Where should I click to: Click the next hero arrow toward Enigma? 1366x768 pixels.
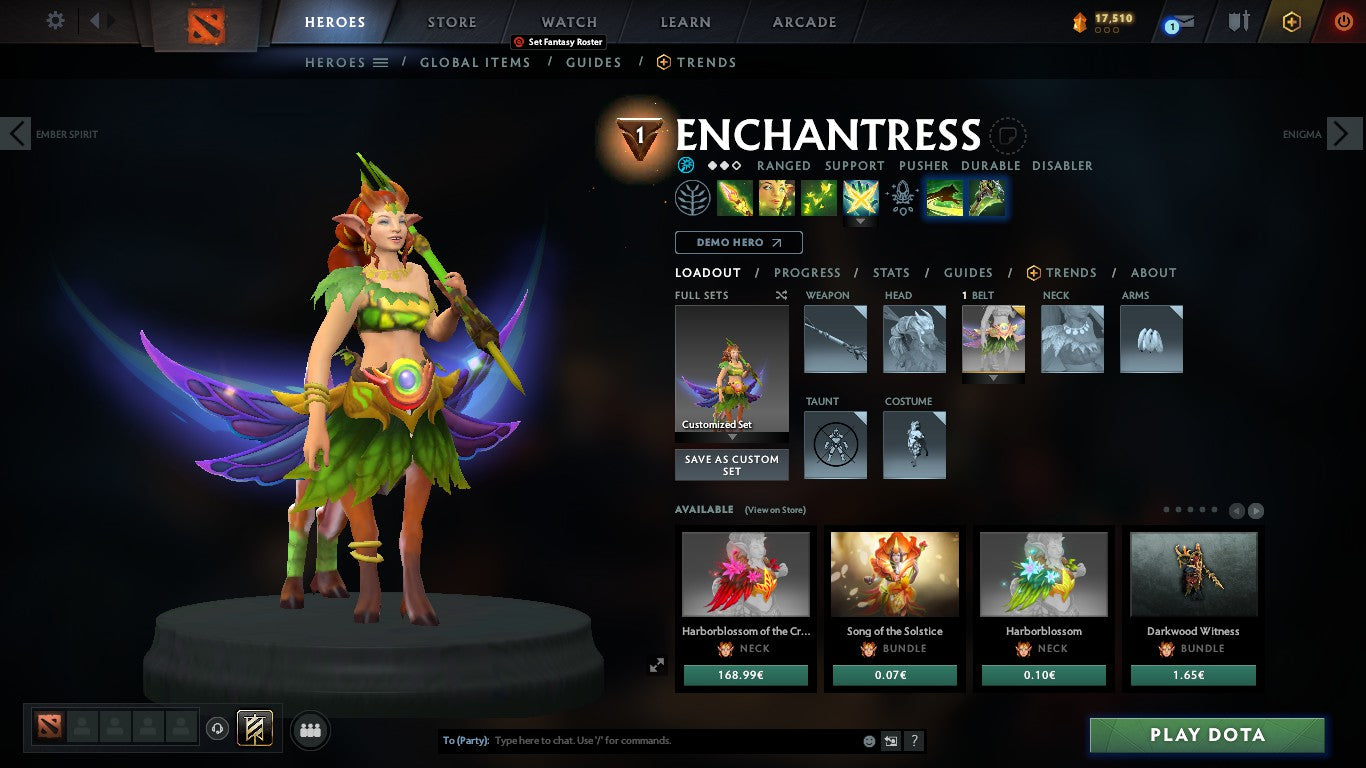click(x=1346, y=133)
